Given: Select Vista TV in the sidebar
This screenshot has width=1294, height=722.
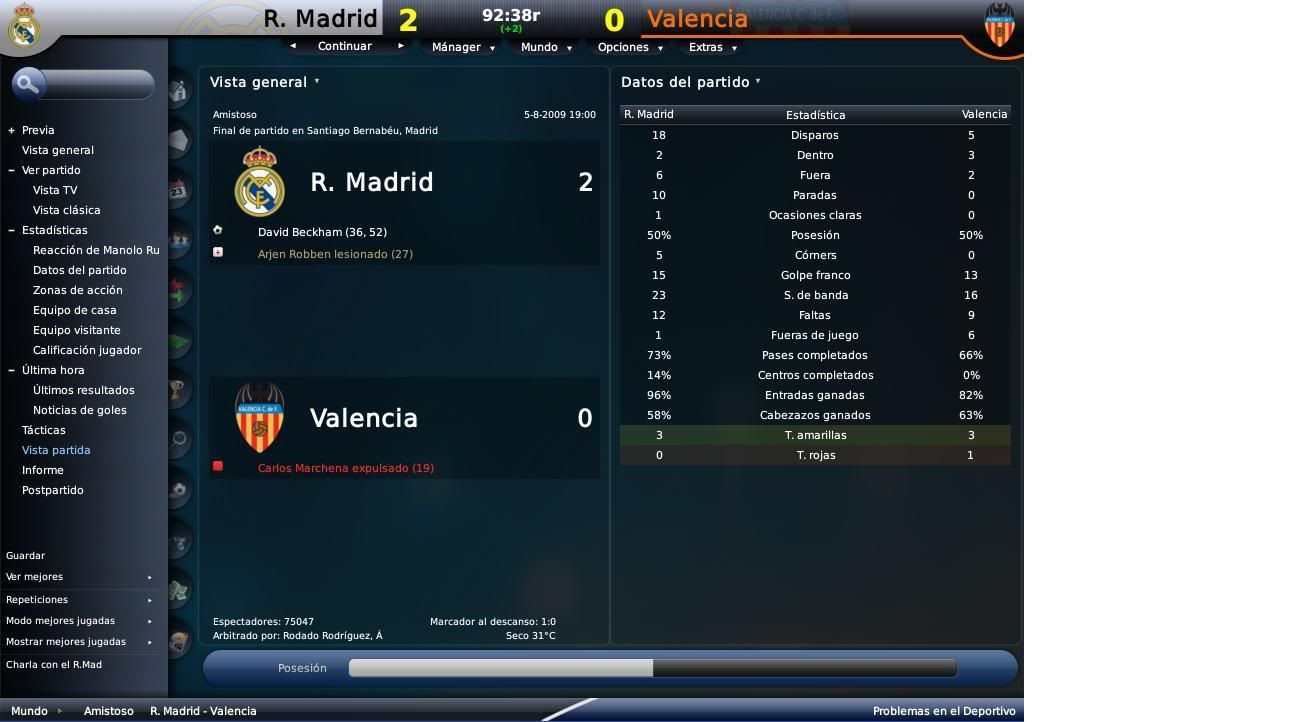Looking at the screenshot, I should (x=55, y=190).
